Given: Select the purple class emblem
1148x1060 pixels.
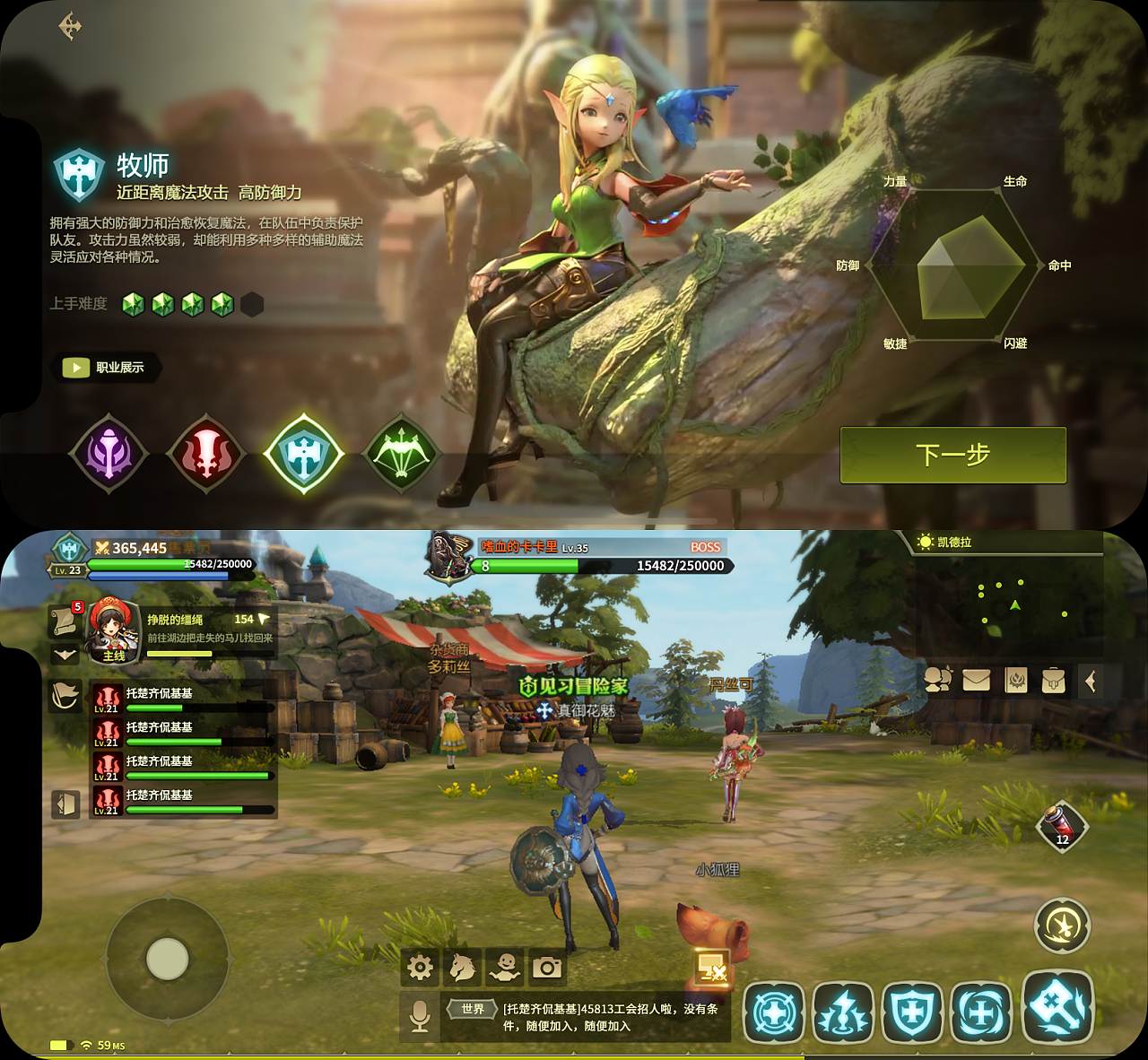Looking at the screenshot, I should 109,454.
